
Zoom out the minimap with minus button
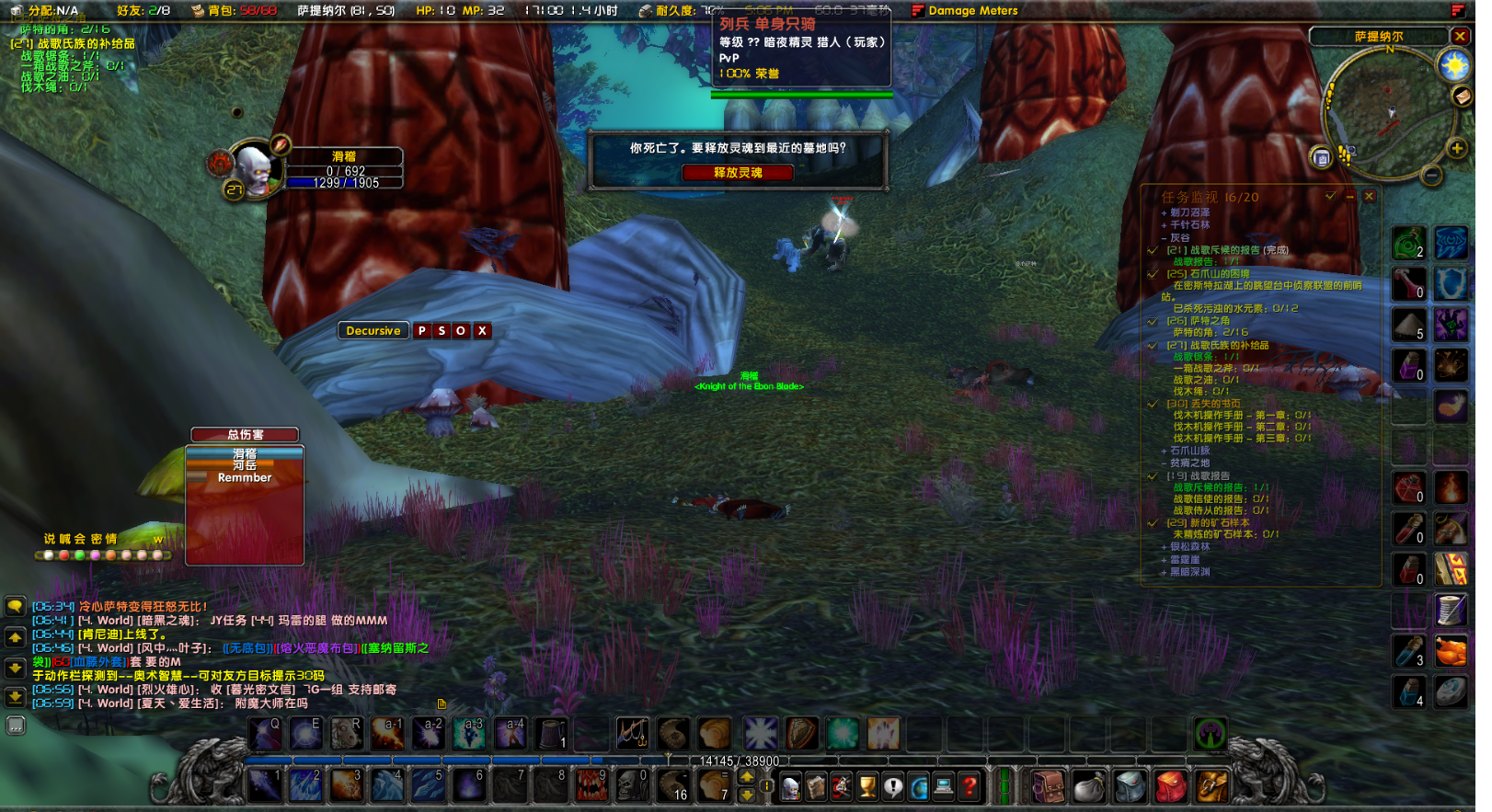point(1431,175)
